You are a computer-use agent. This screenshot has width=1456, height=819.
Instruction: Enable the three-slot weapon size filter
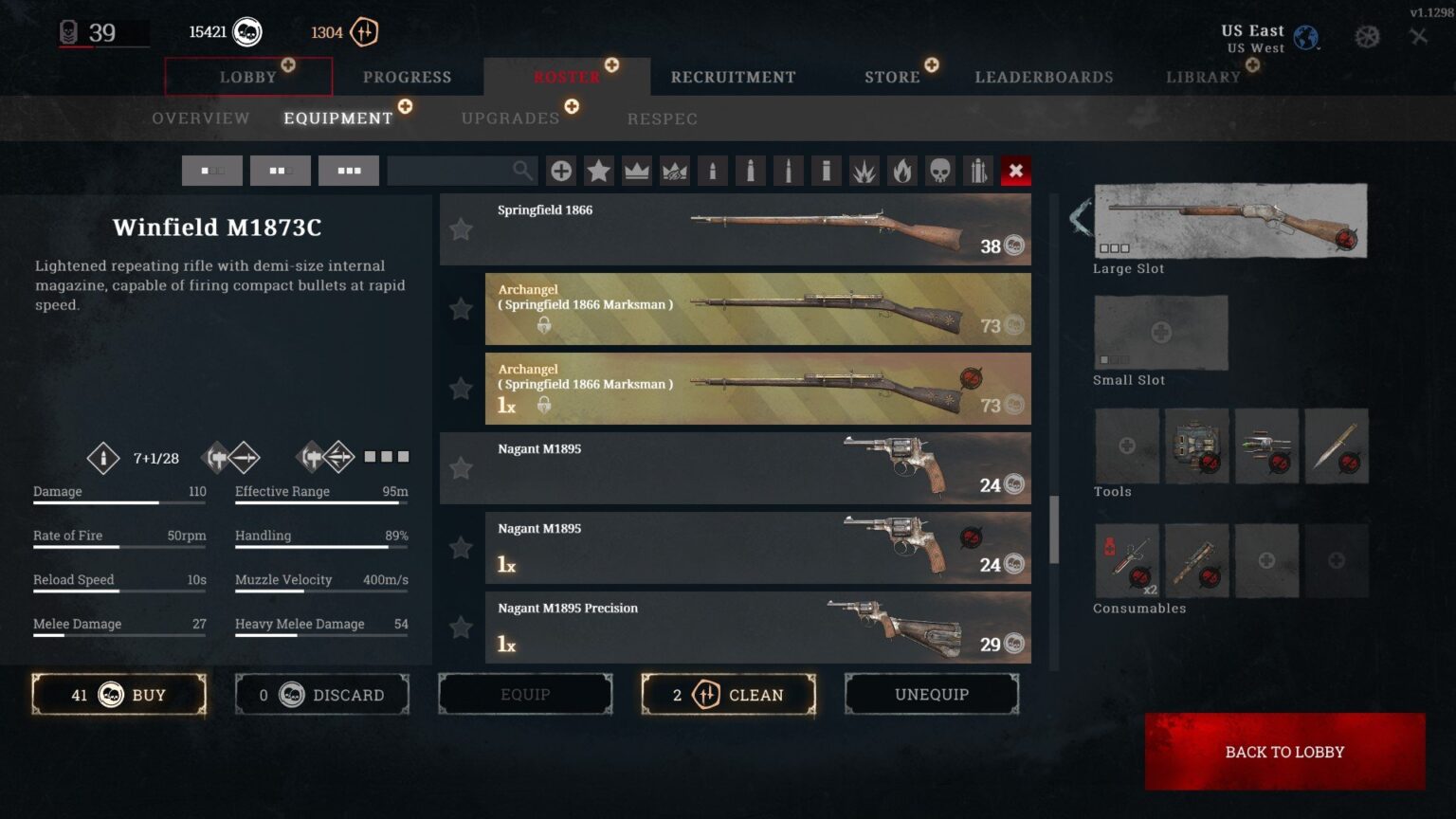point(349,171)
